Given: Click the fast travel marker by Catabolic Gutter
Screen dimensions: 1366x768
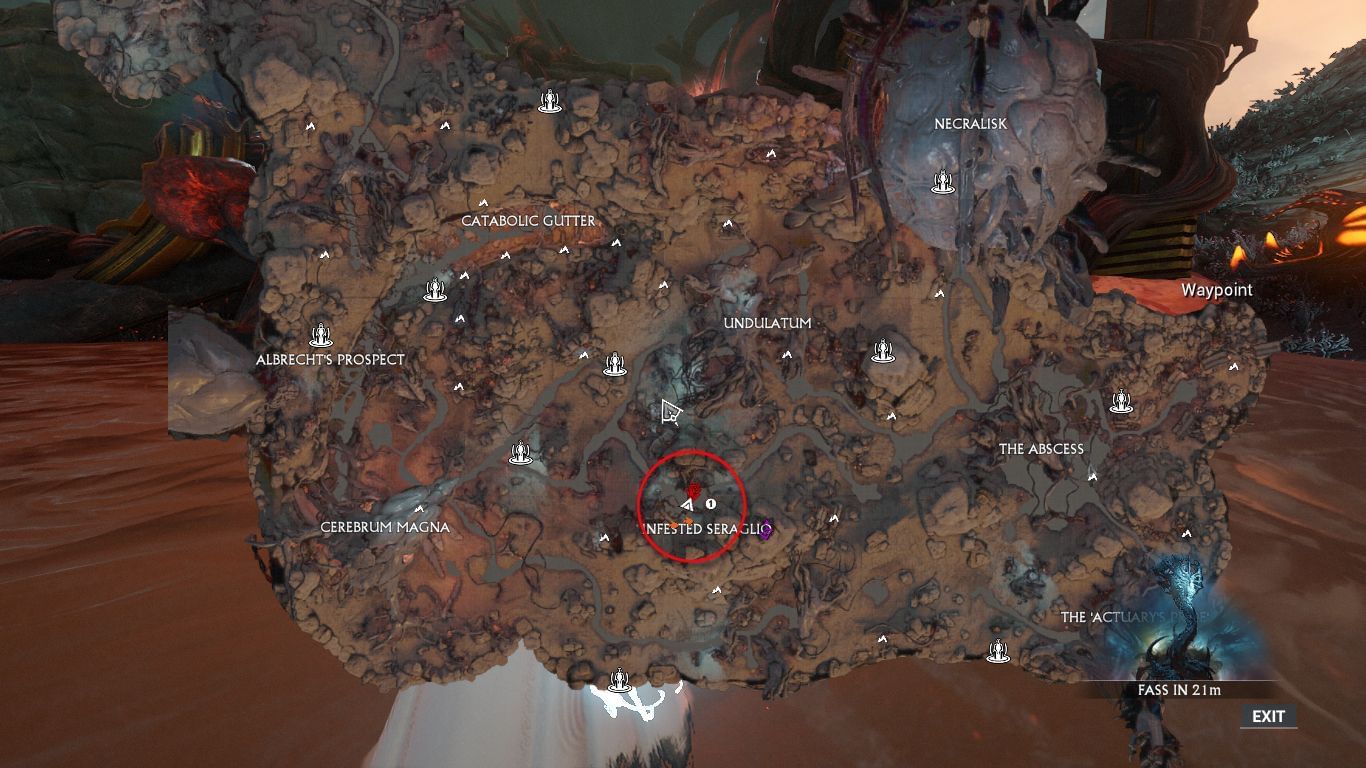Looking at the screenshot, I should (x=434, y=289).
